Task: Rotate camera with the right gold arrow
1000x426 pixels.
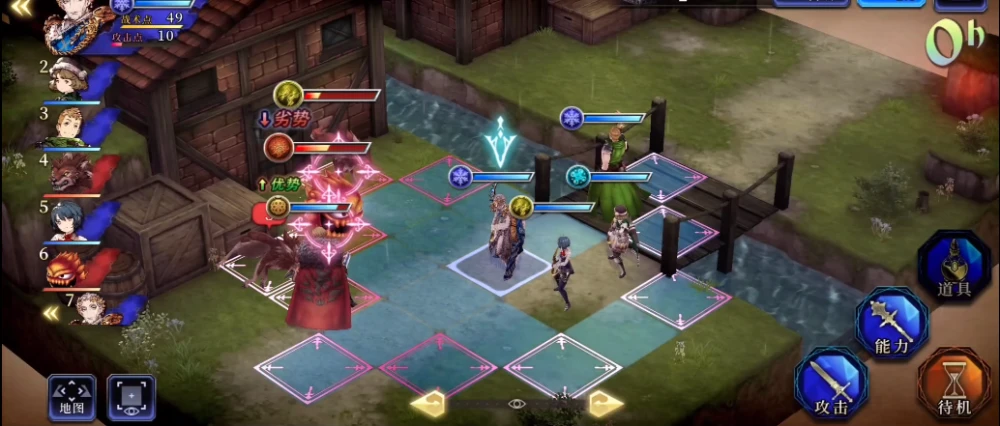Action: click(x=605, y=403)
